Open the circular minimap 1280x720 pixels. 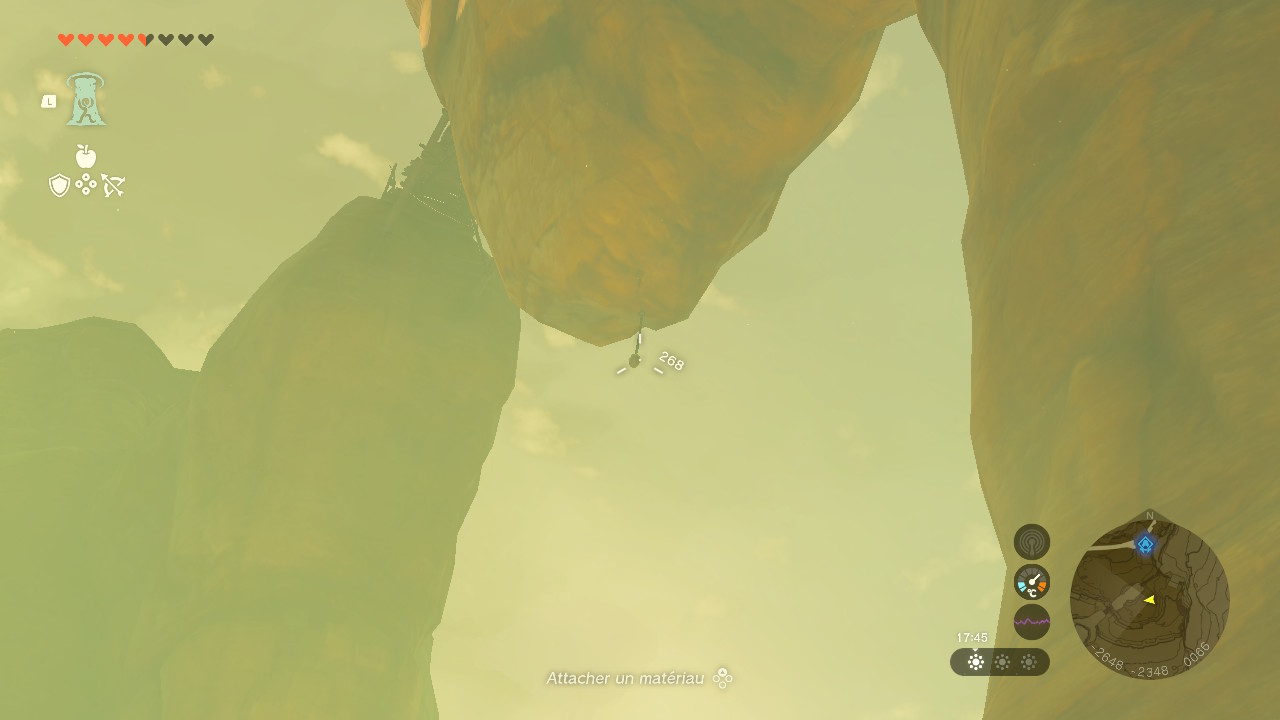pyautogui.click(x=1149, y=599)
